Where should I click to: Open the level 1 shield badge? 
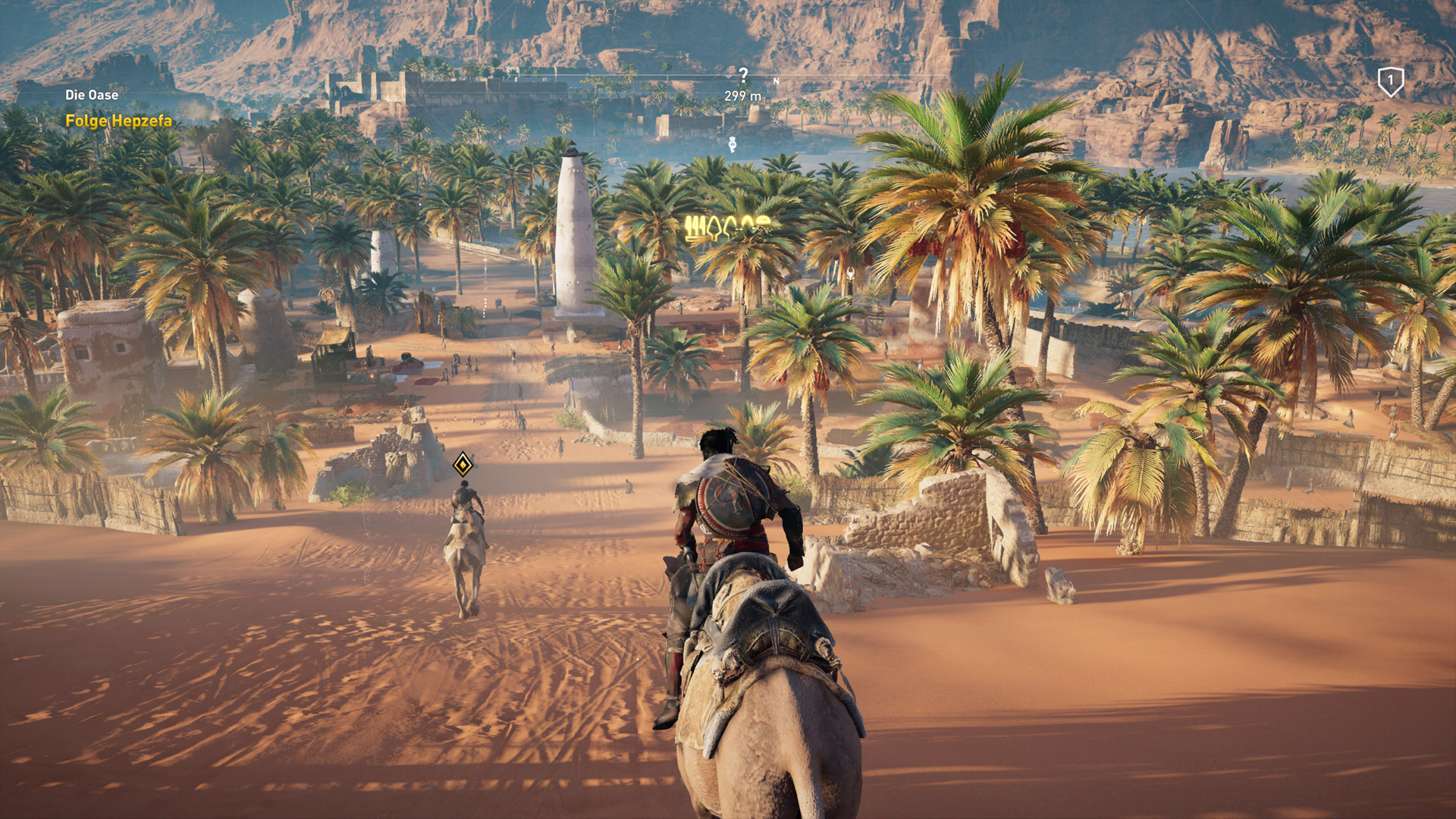tap(1390, 81)
